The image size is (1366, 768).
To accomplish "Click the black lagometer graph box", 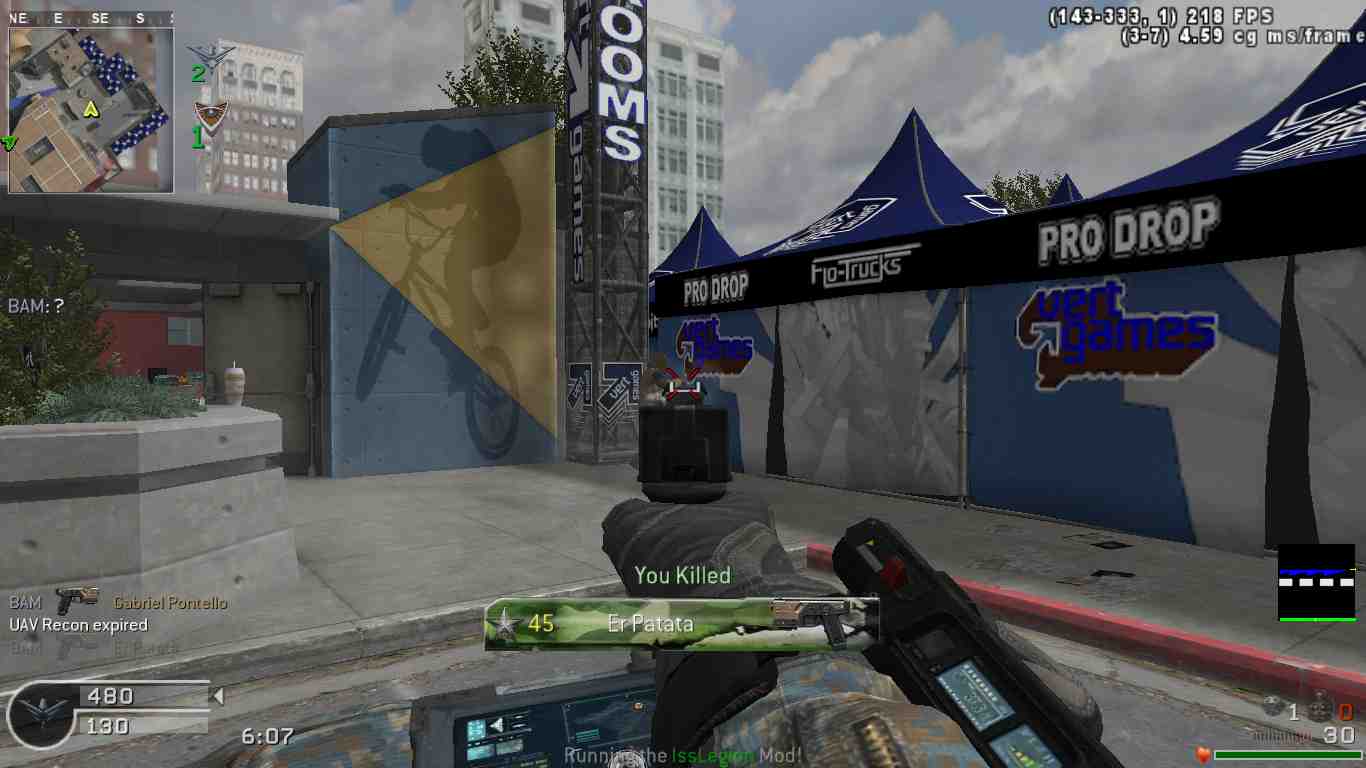I will (1316, 582).
